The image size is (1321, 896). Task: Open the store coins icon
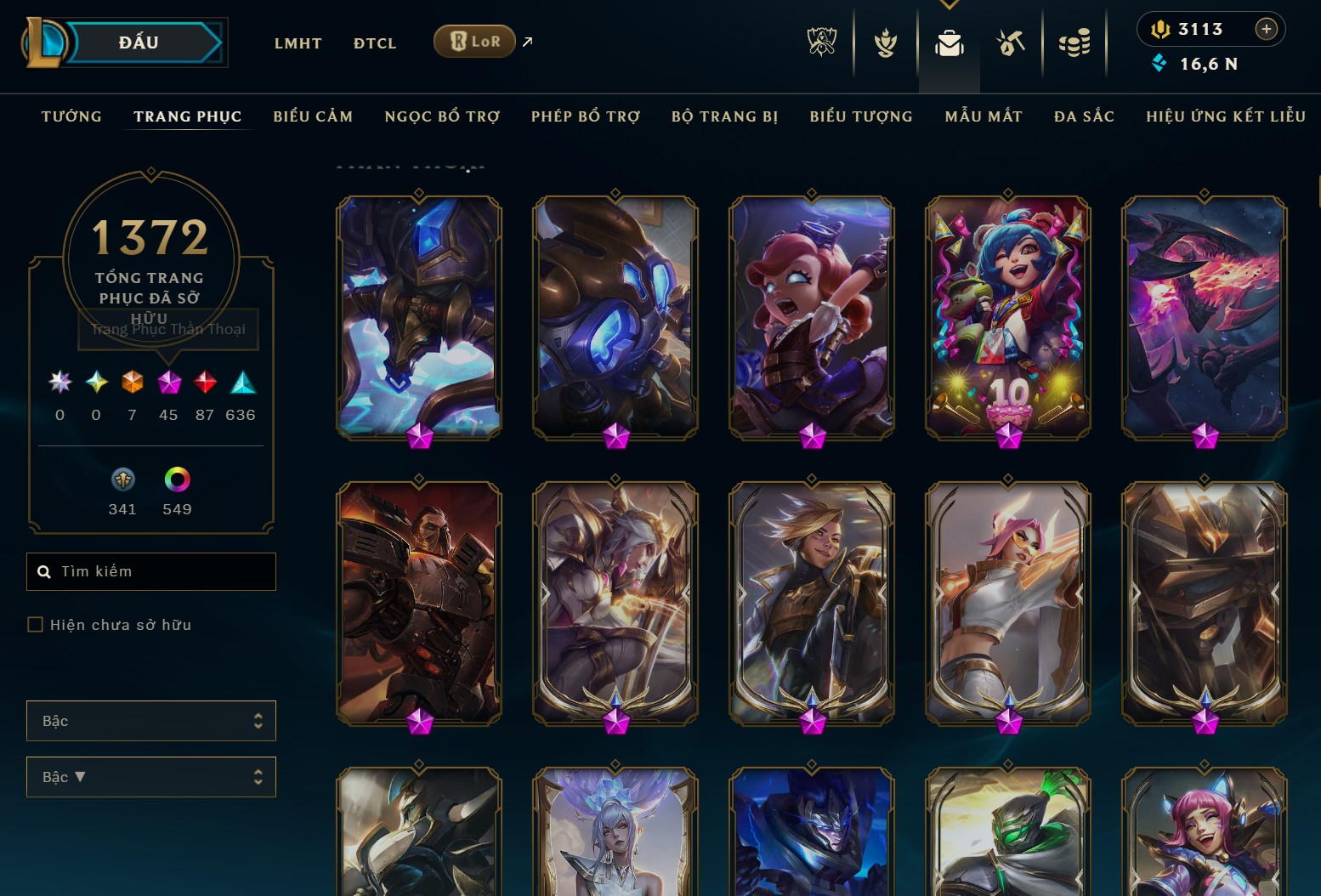pos(1074,43)
